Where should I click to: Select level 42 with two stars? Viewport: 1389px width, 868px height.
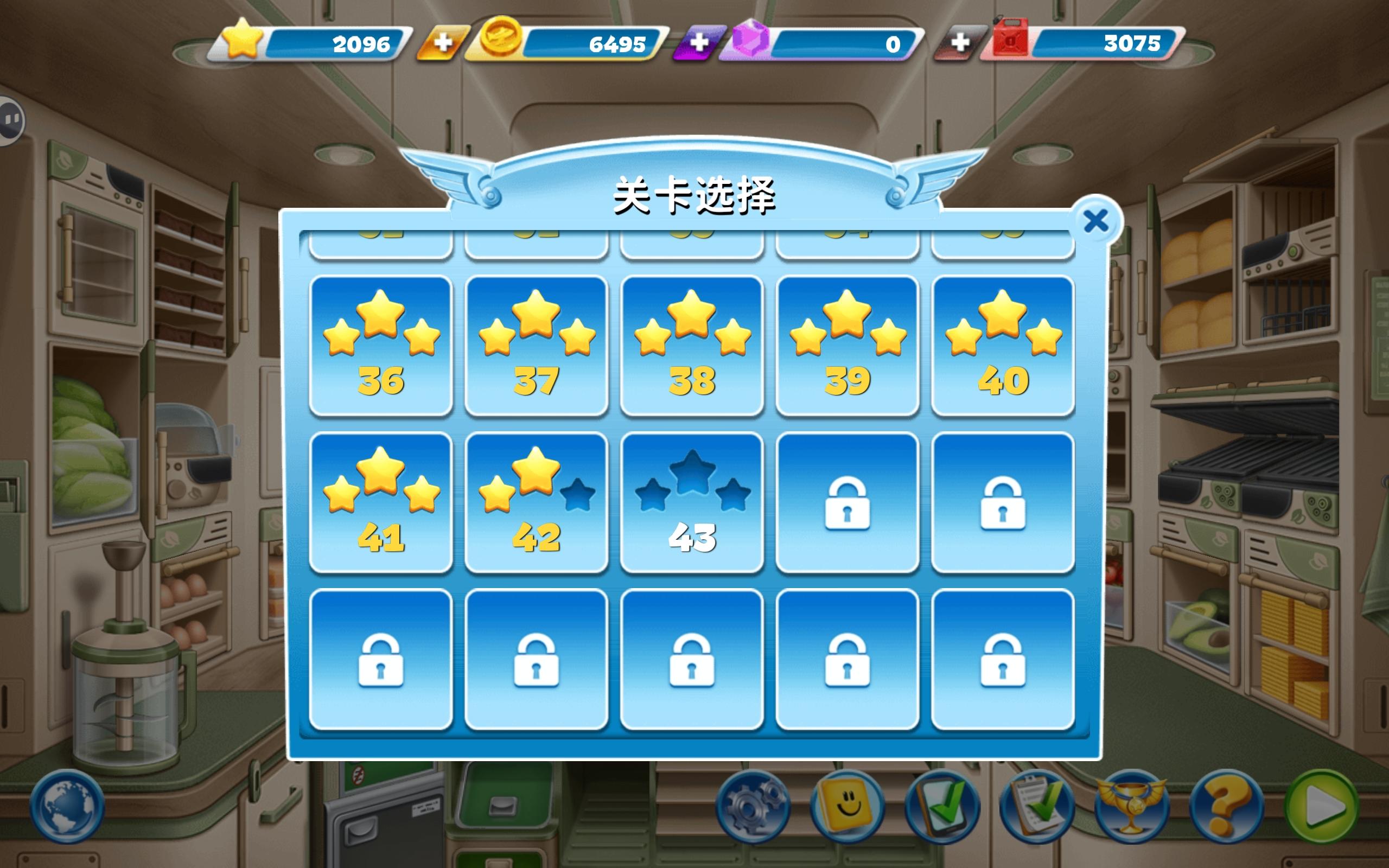[x=537, y=505]
